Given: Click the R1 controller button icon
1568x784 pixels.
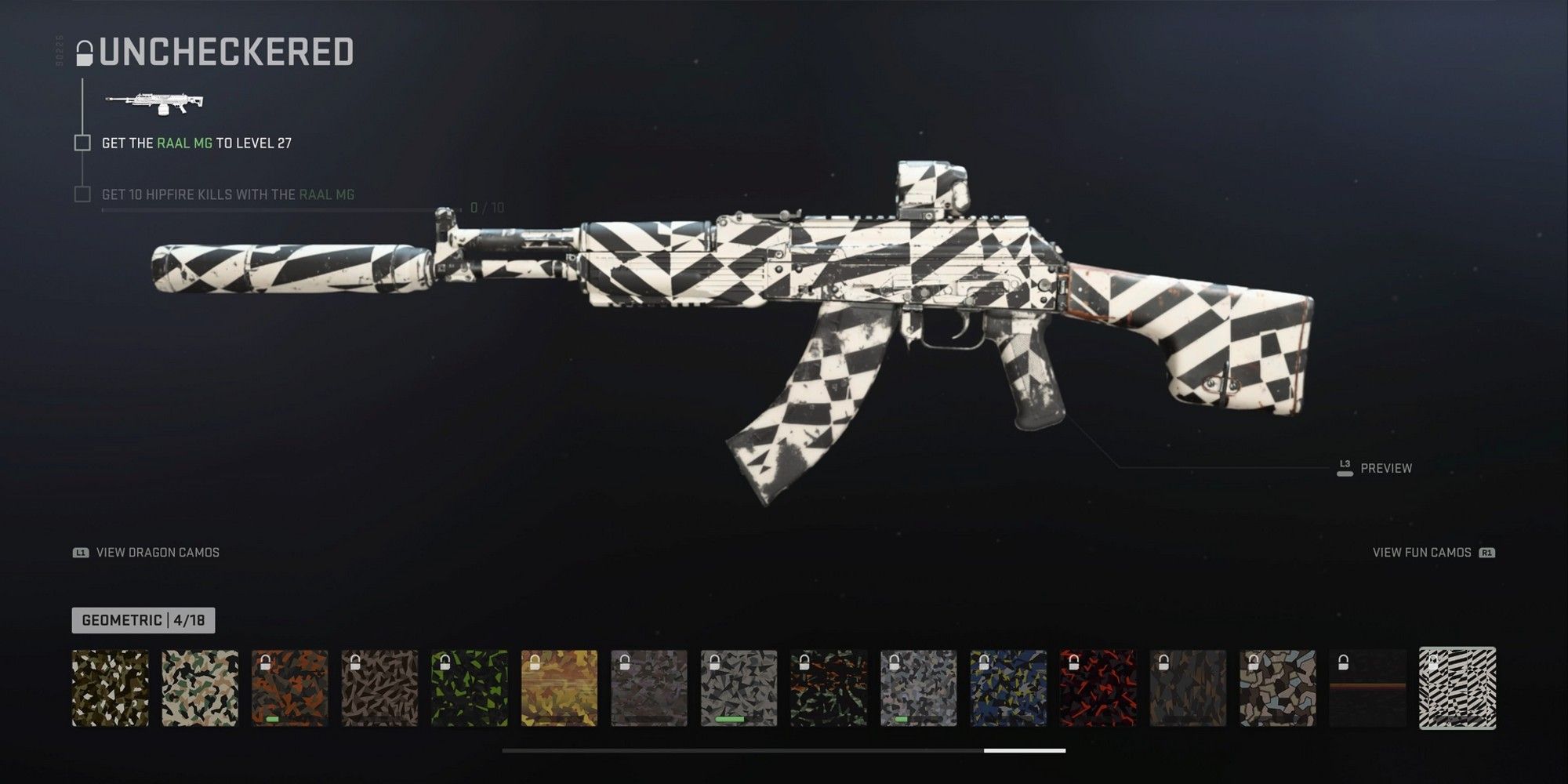Looking at the screenshot, I should [1485, 552].
